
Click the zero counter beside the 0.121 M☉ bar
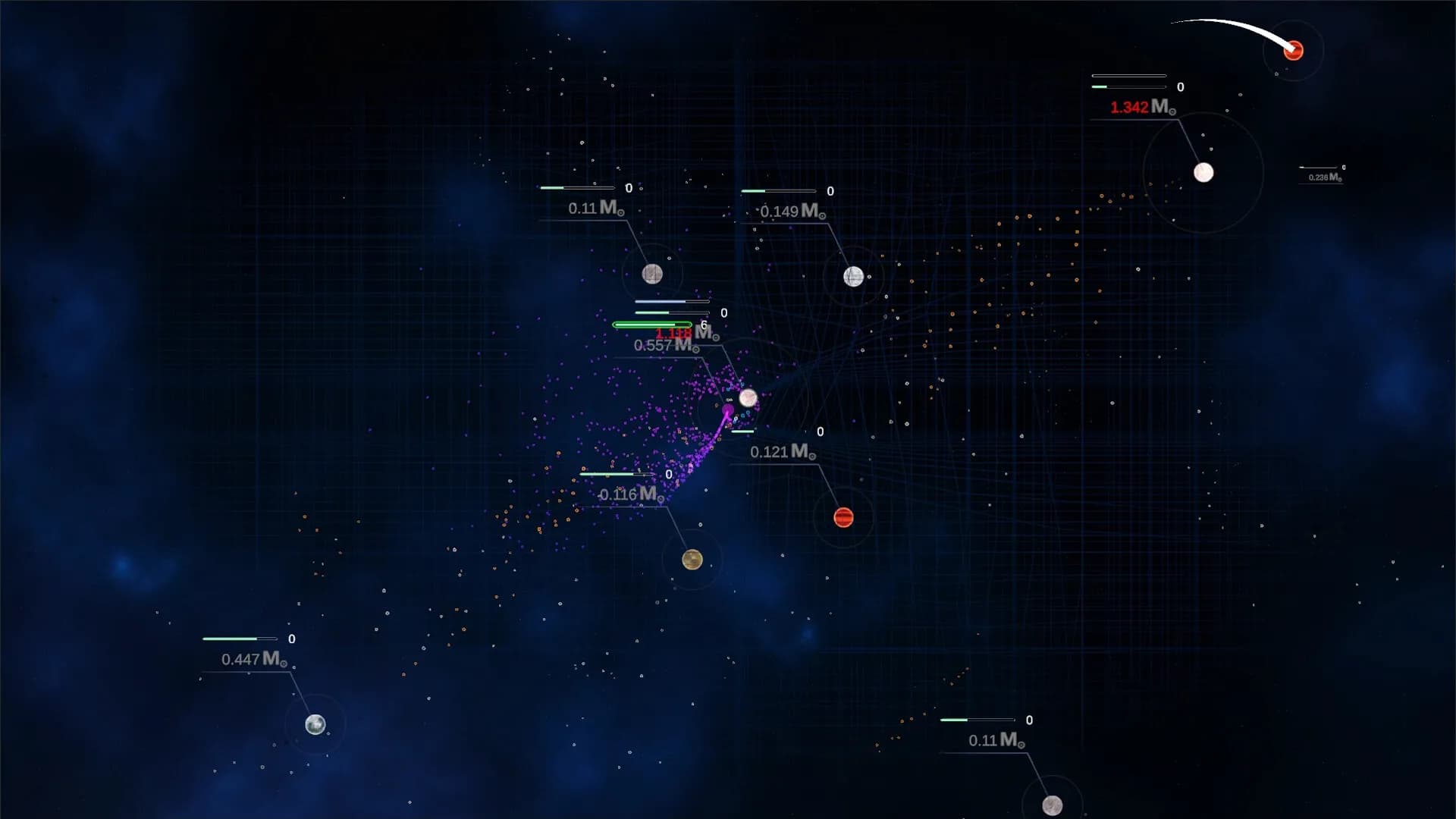tap(819, 432)
